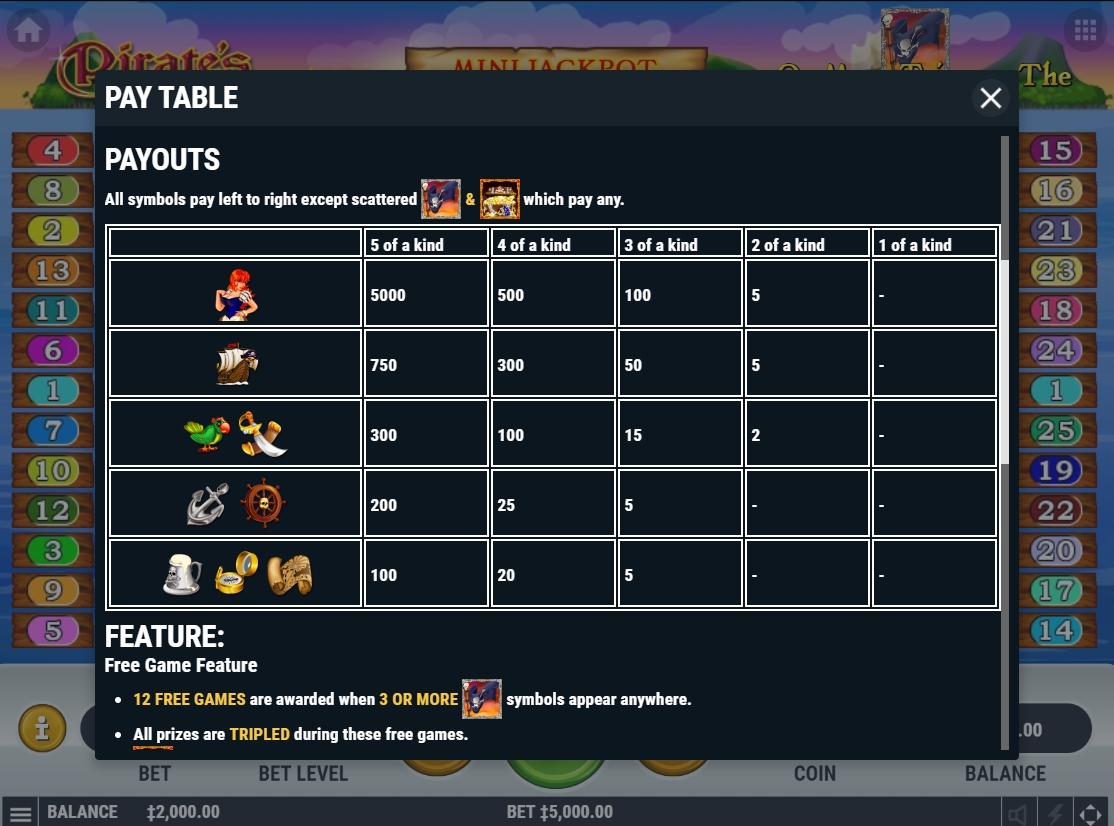The width and height of the screenshot is (1114, 826).
Task: Click the pay table scrollbar
Action: click(1005, 362)
